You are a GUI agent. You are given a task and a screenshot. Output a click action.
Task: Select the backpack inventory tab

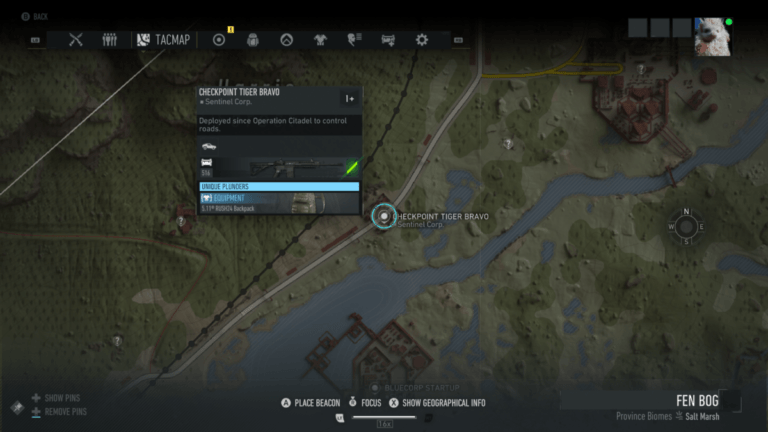252,40
